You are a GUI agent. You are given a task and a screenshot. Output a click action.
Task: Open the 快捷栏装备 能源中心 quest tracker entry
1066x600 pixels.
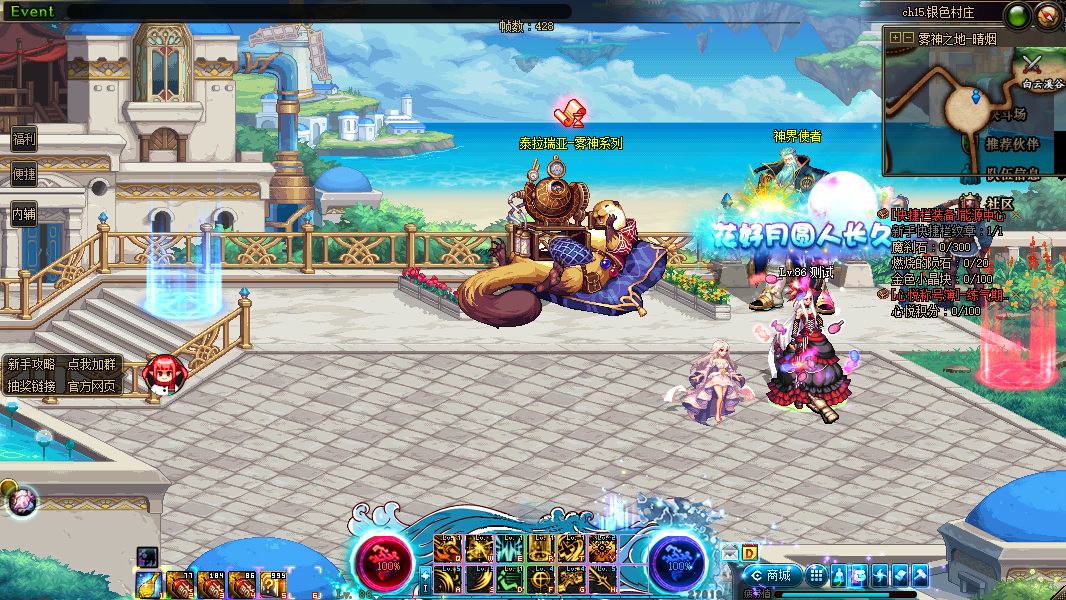pos(948,215)
